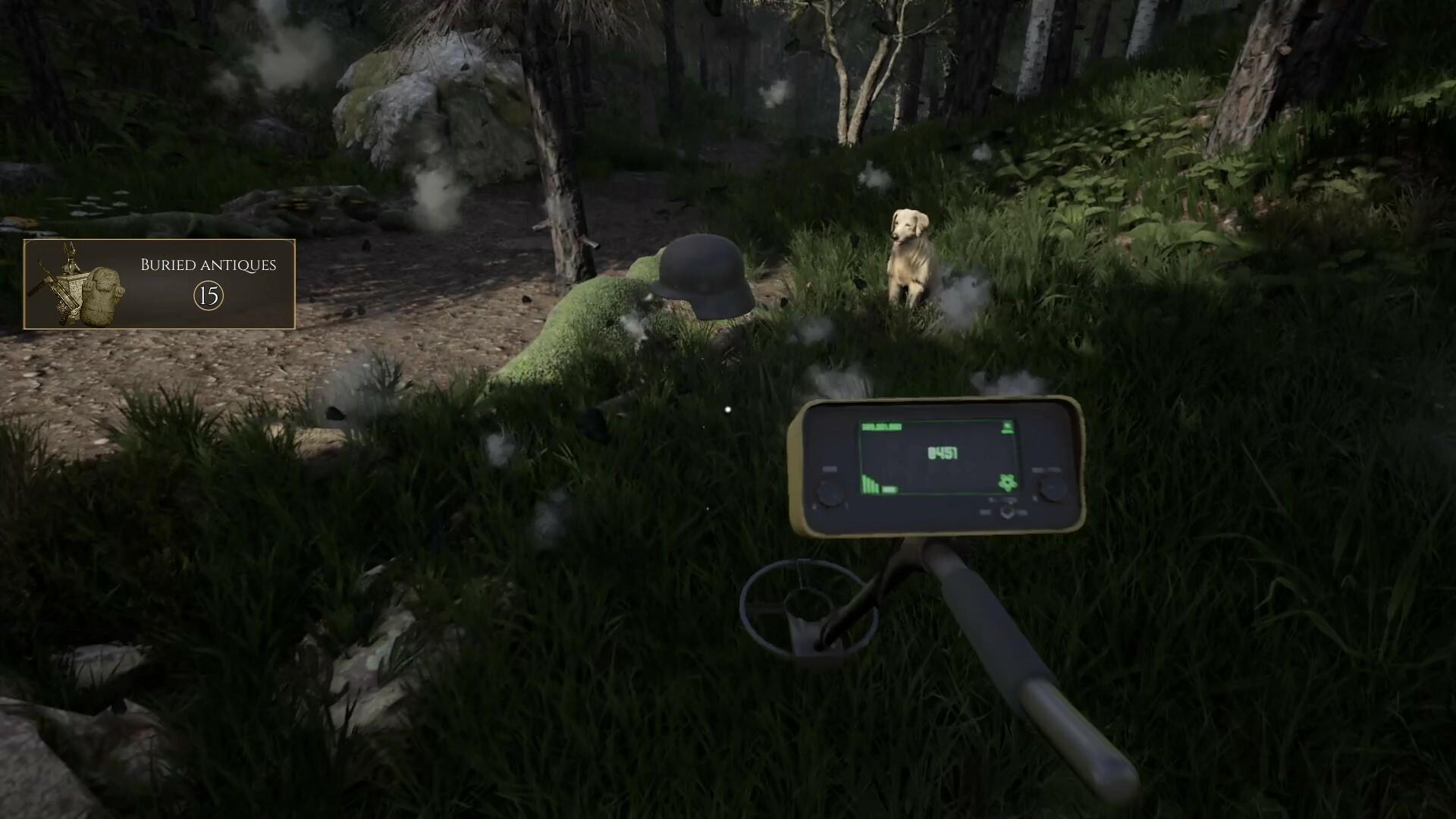This screenshot has width=1456, height=819.
Task: Select the green mode label on detector screen top-left
Action: coord(881,426)
